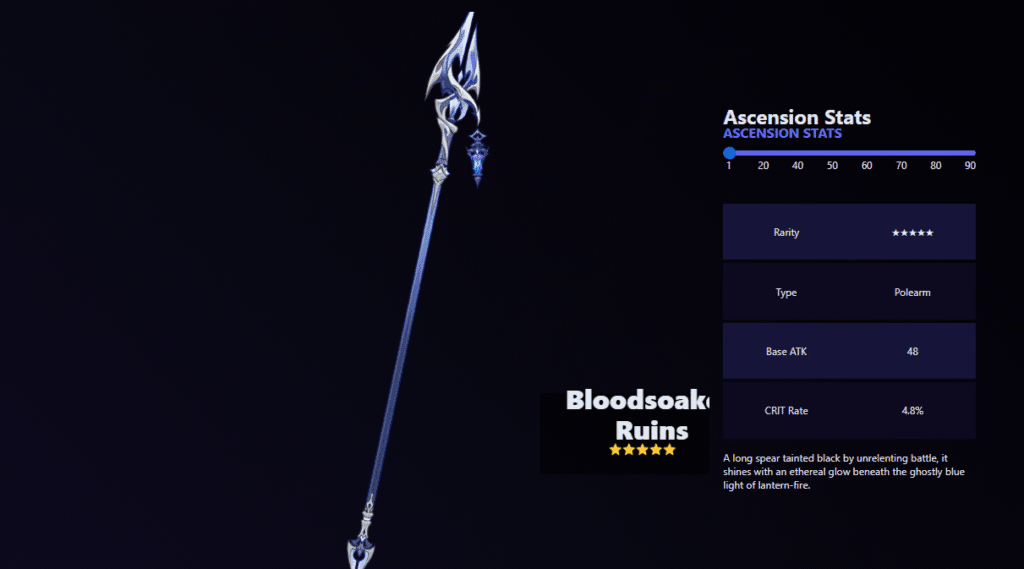Screen dimensions: 1024x569
Task: Choose level 40 on the ascension slider
Action: 798,153
